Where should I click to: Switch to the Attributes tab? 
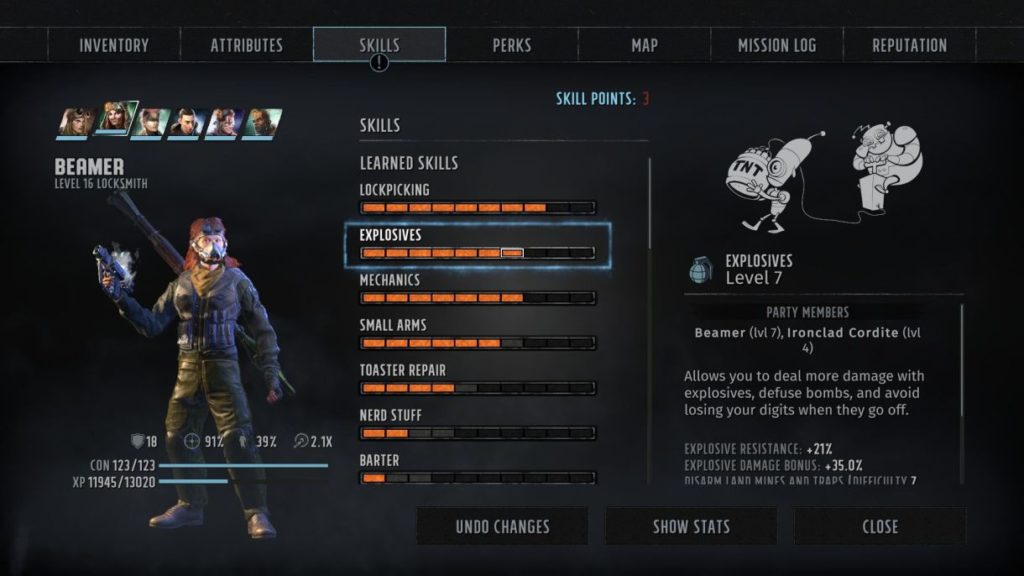[246, 45]
